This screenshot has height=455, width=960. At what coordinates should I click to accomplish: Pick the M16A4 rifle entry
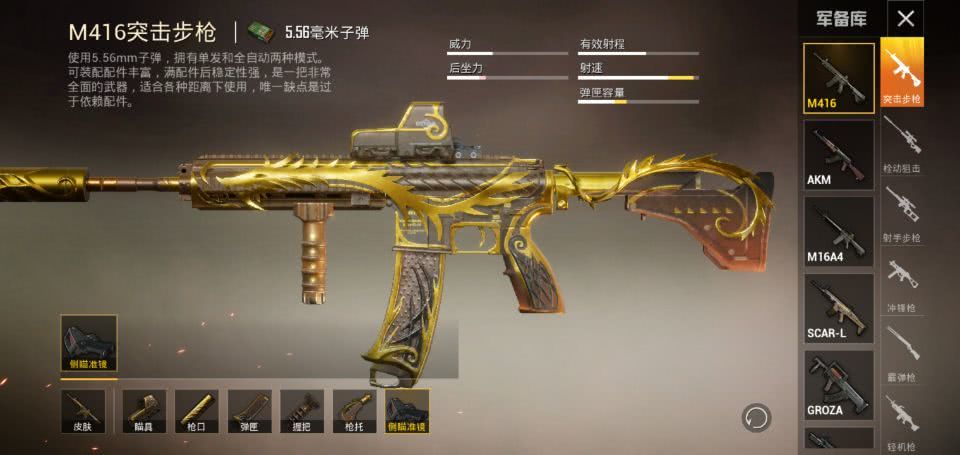tap(839, 230)
